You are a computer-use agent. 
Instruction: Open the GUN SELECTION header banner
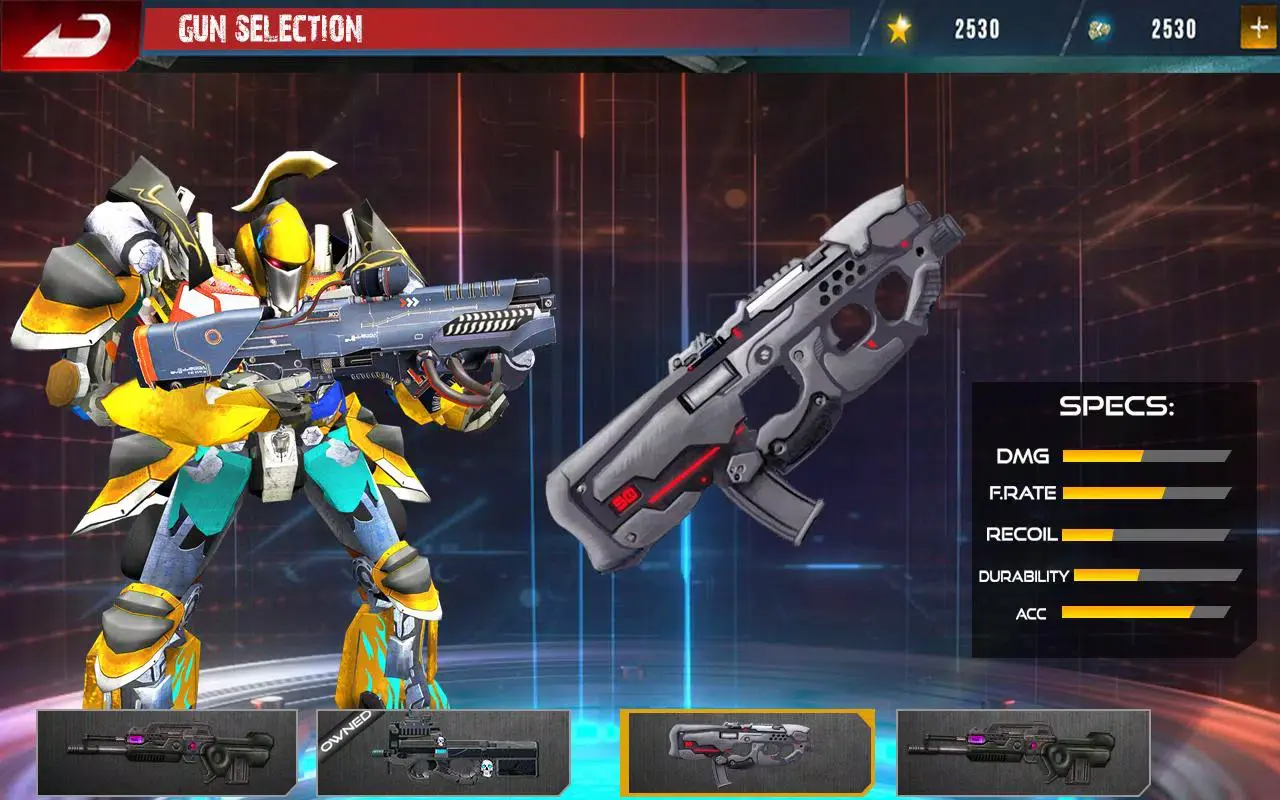click(x=270, y=27)
